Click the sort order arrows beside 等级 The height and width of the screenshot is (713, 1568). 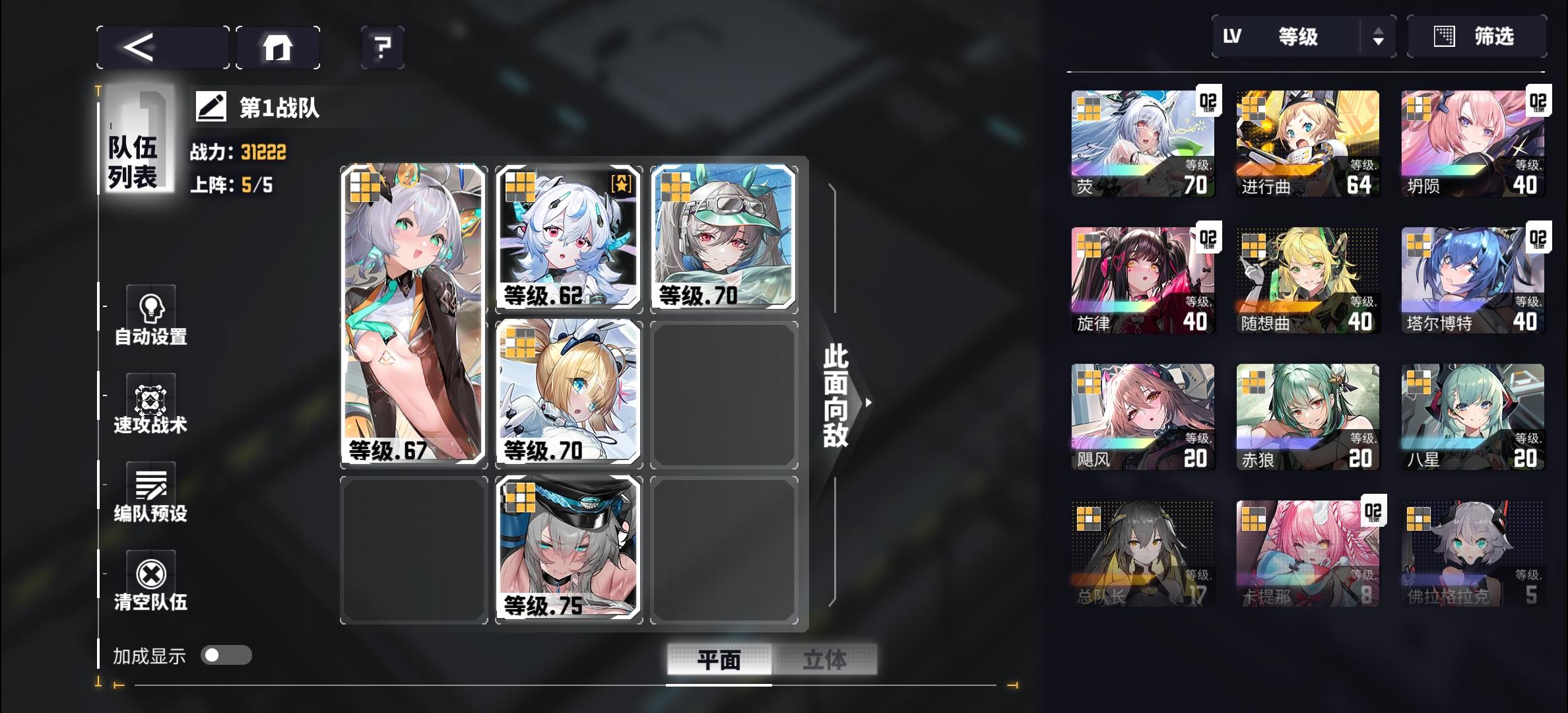tap(1381, 37)
